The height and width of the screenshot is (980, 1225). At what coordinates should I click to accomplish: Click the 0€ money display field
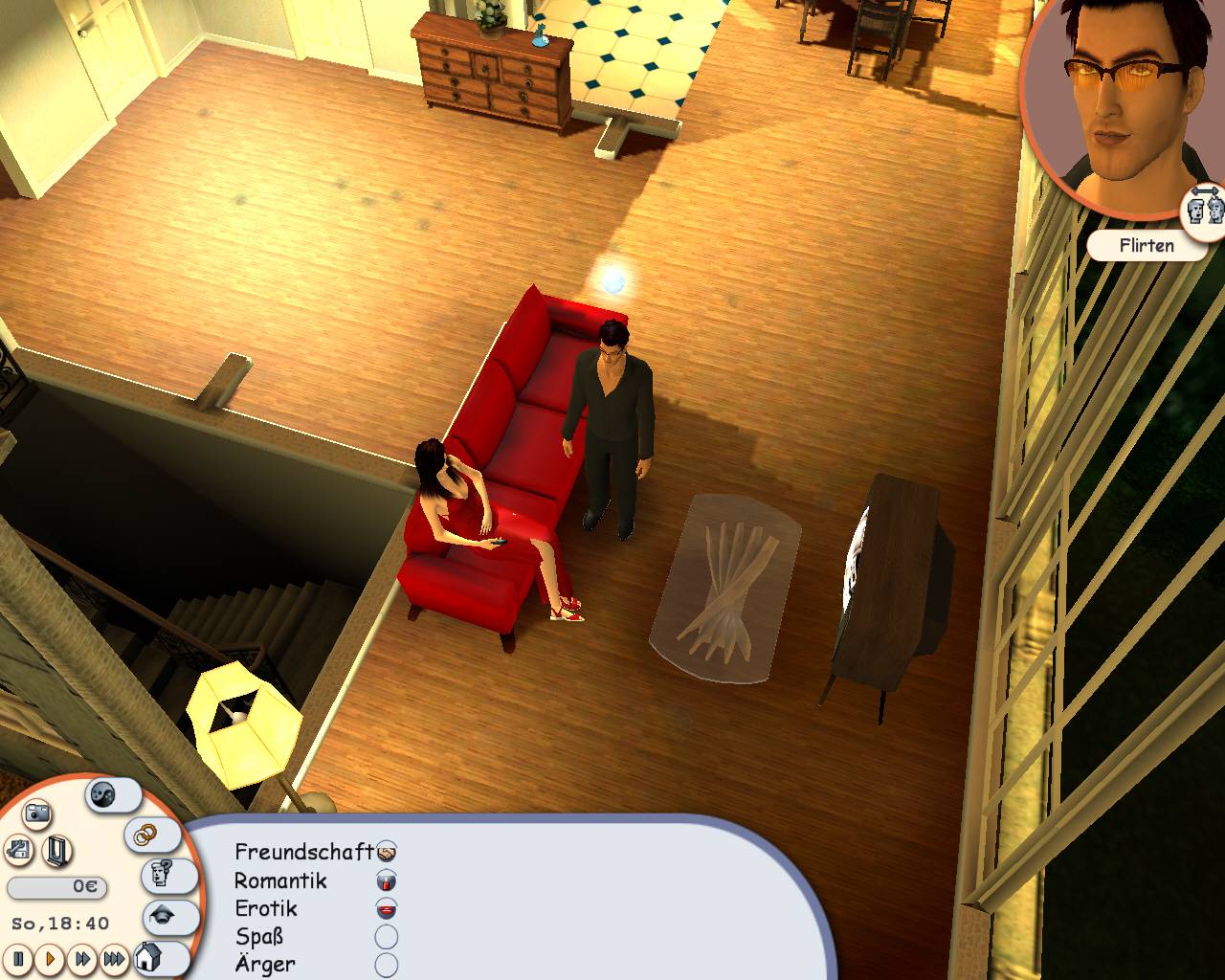coord(57,886)
